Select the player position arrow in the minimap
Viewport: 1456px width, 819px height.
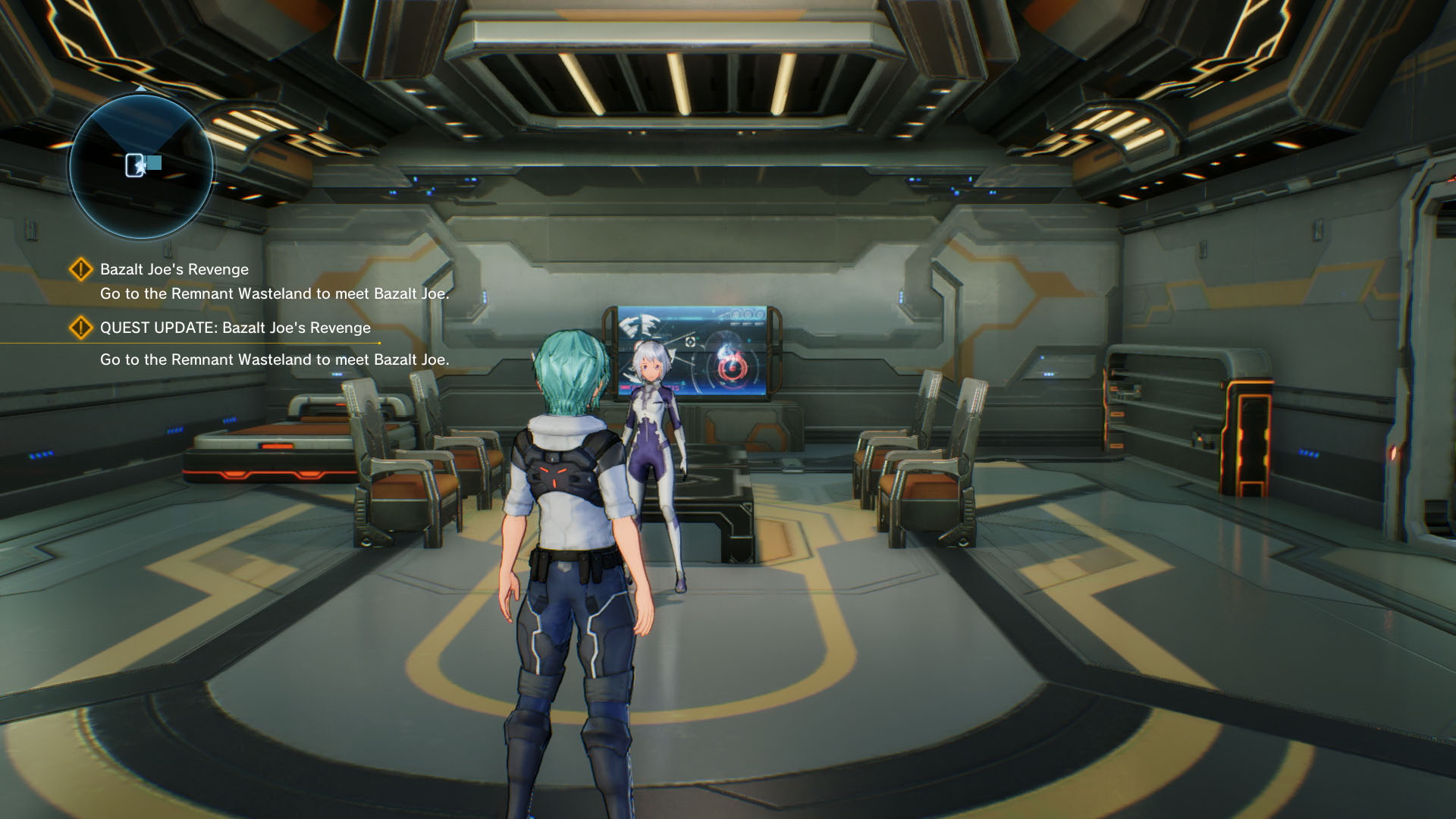[x=141, y=168]
